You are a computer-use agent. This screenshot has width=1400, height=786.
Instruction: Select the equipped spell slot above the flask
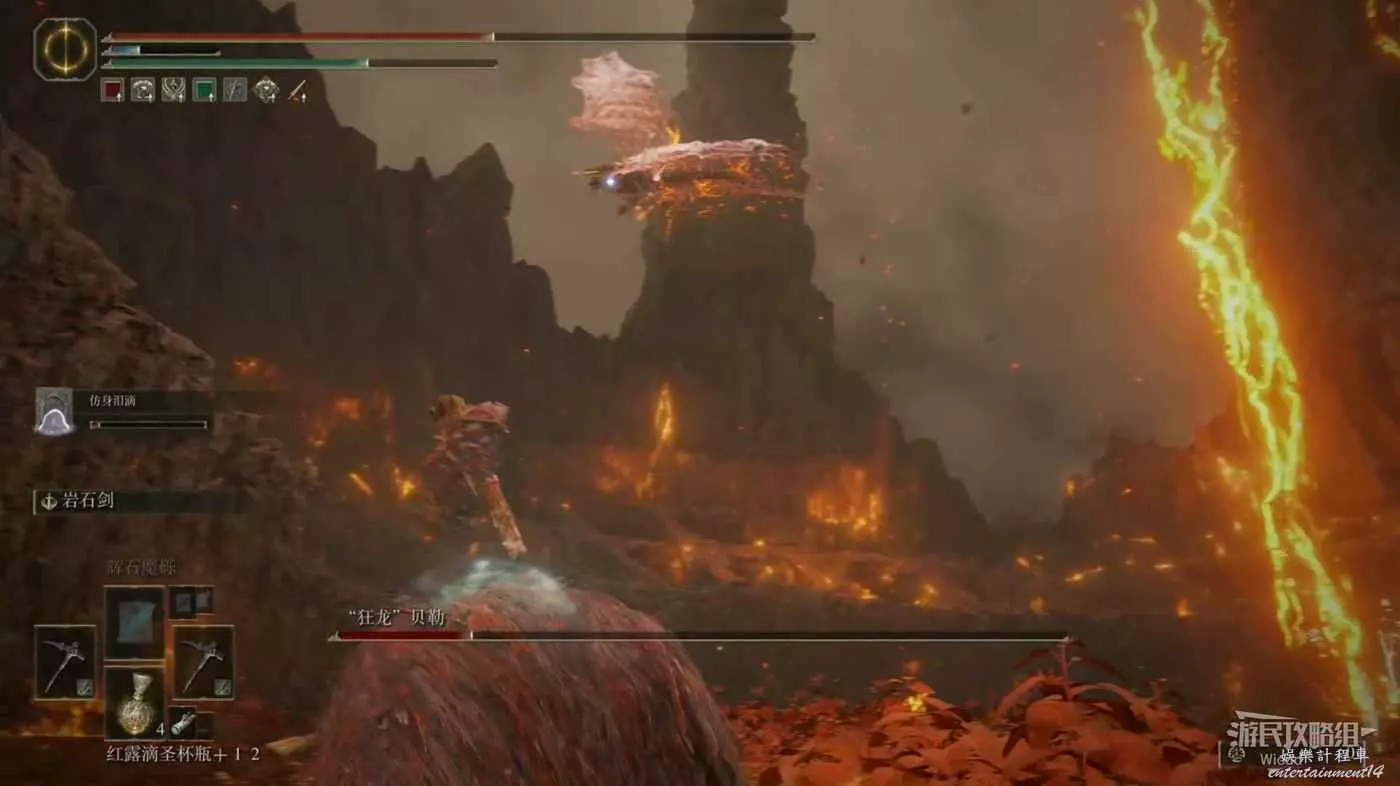[134, 621]
